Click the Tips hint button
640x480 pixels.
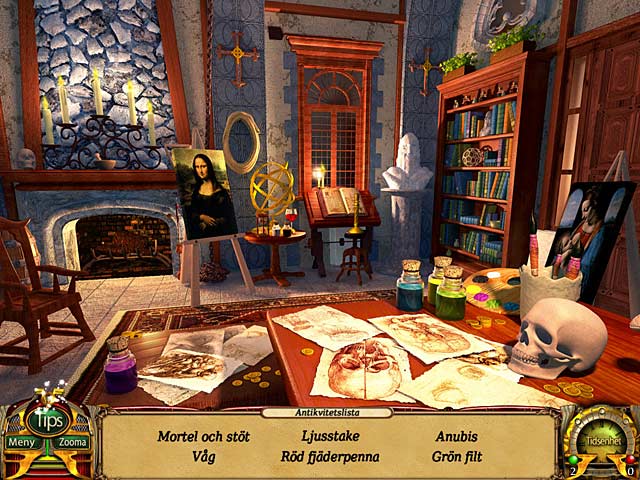point(46,420)
